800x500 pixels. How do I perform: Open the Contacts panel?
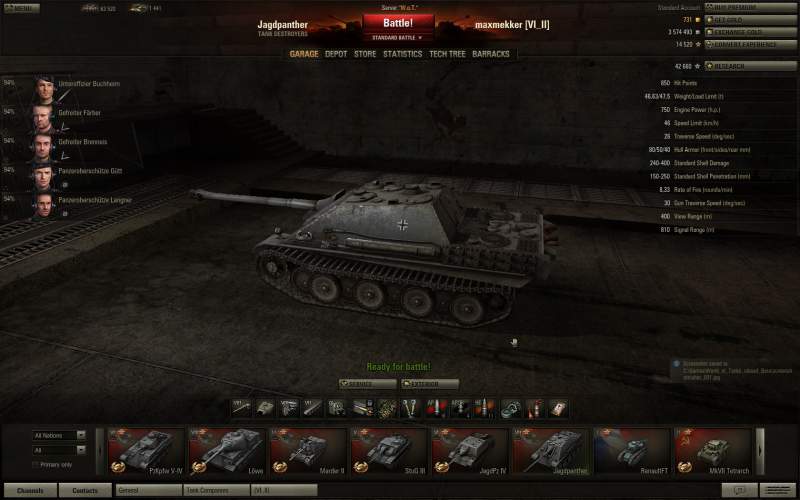point(85,491)
